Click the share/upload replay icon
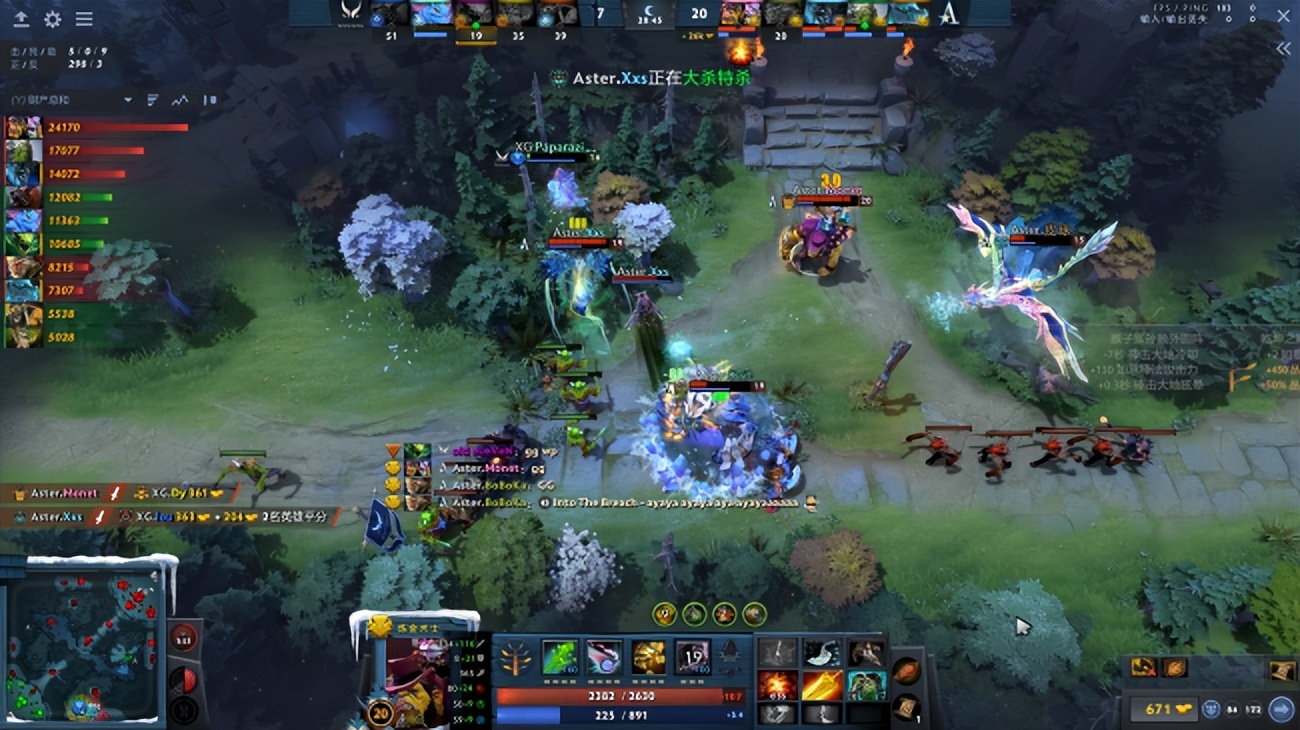 coord(22,17)
